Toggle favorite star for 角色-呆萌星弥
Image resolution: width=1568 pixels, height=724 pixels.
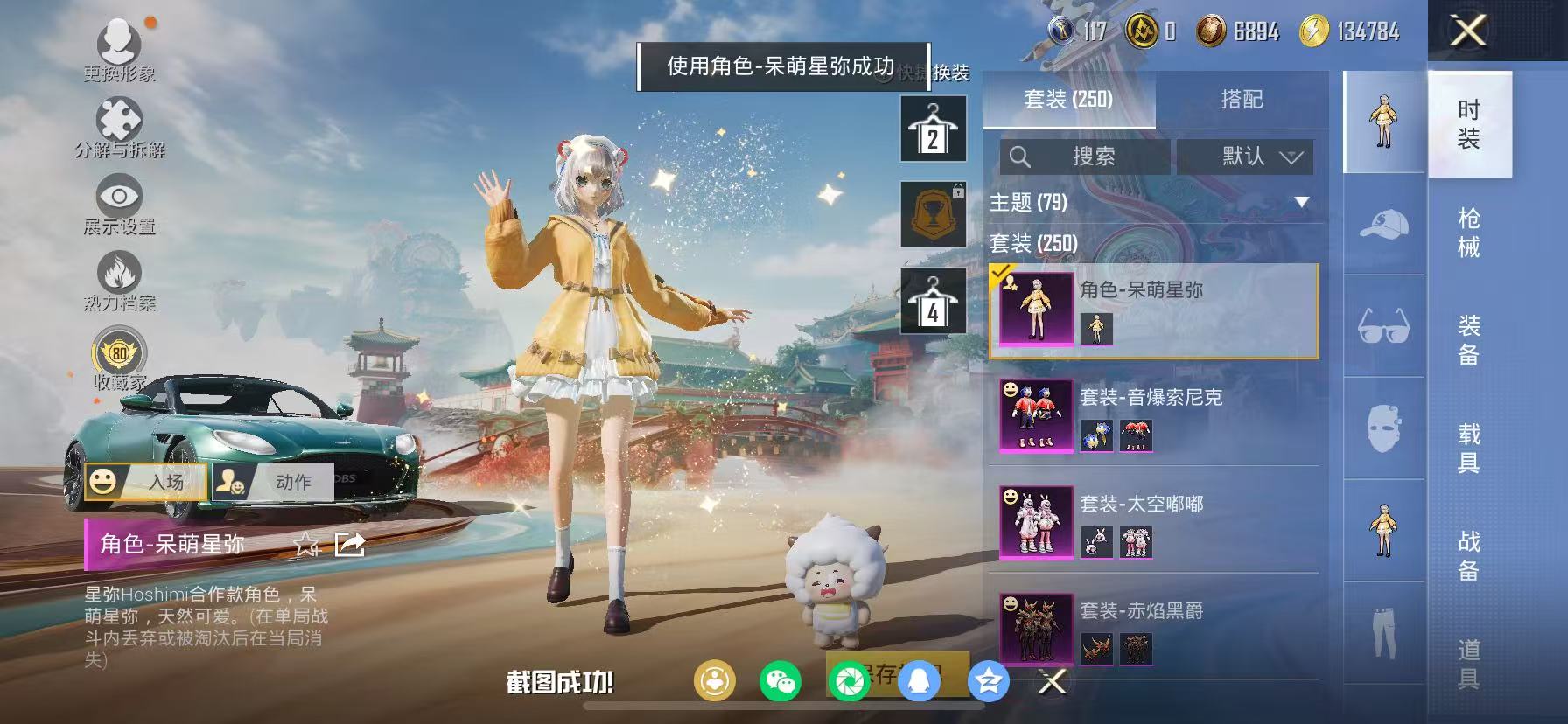304,545
